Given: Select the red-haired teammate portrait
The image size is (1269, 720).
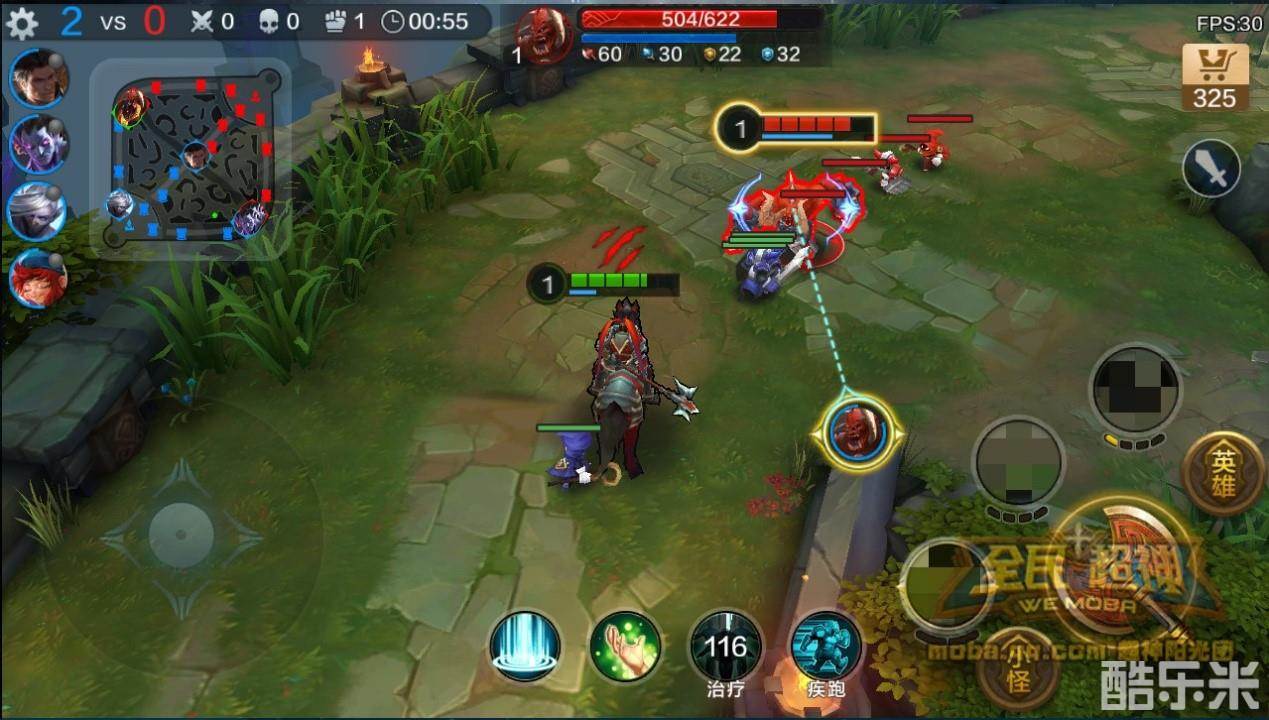Looking at the screenshot, I should tap(38, 278).
